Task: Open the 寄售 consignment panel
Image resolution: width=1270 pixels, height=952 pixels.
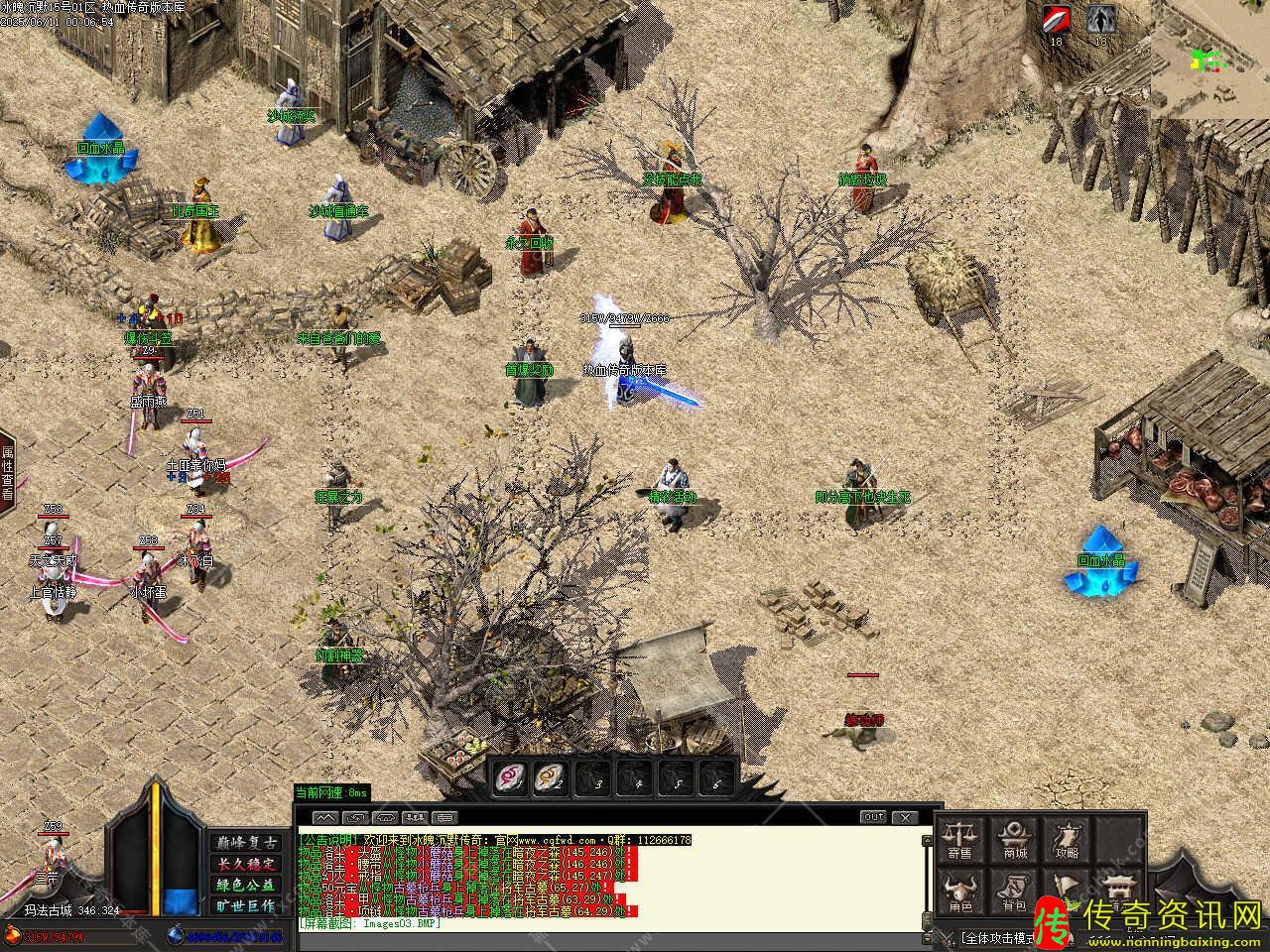Action: tap(959, 839)
